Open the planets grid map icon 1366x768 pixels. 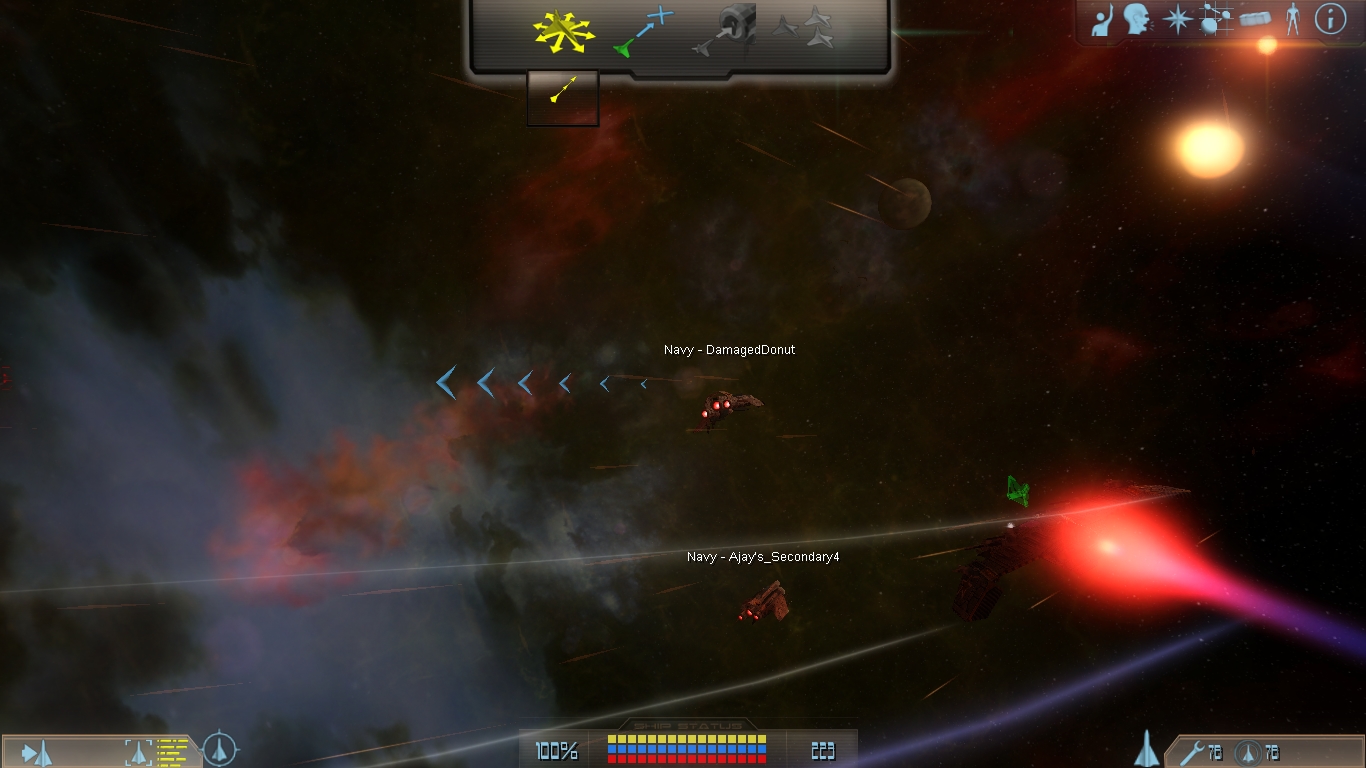click(x=1216, y=19)
